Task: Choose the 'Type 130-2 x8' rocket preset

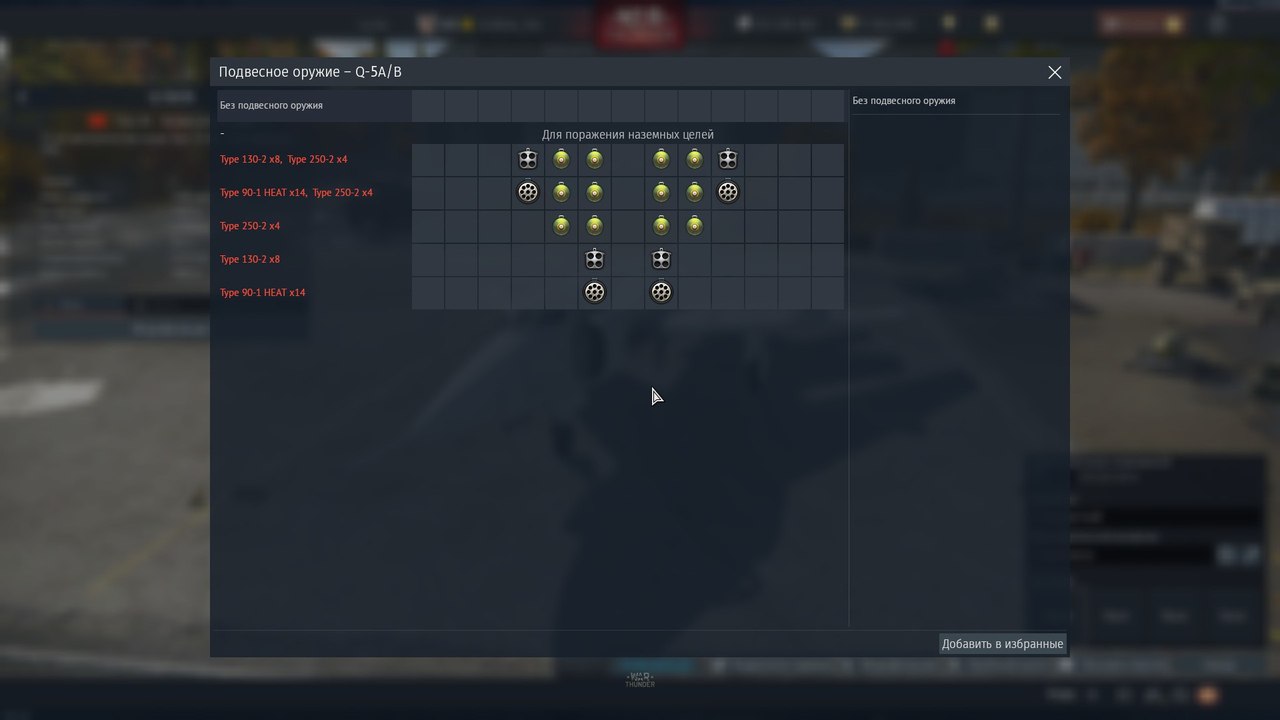Action: click(250, 259)
